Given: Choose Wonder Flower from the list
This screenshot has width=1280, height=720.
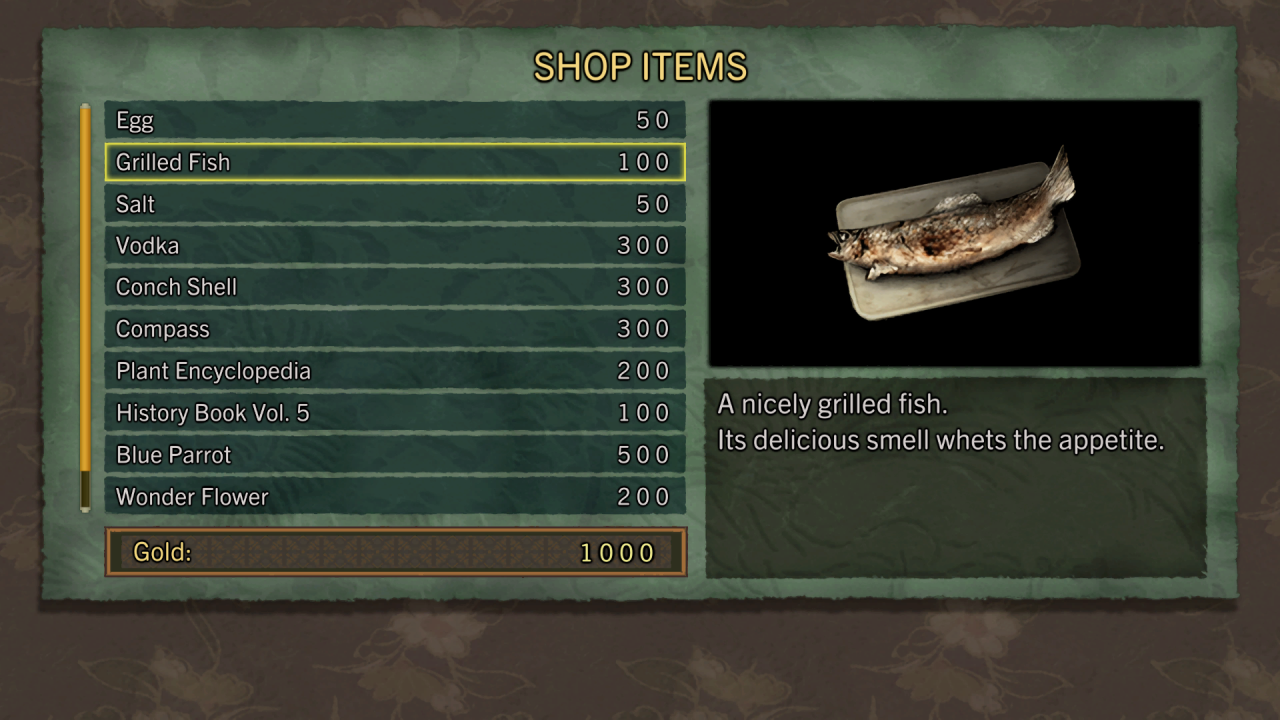Looking at the screenshot, I should click(x=395, y=497).
